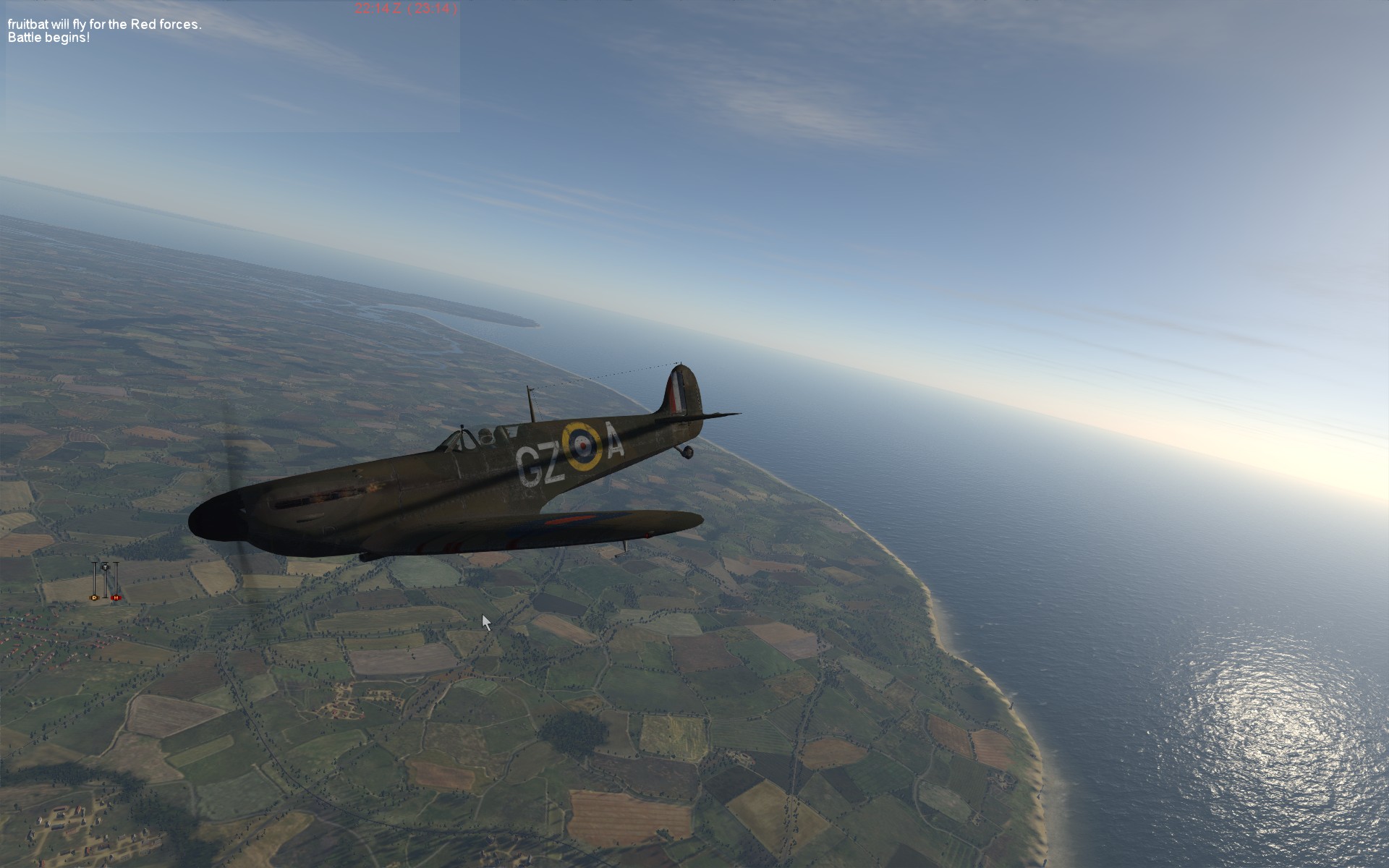The width and height of the screenshot is (1389, 868).
Task: Click the red M mixture knob
Action: click(115, 597)
